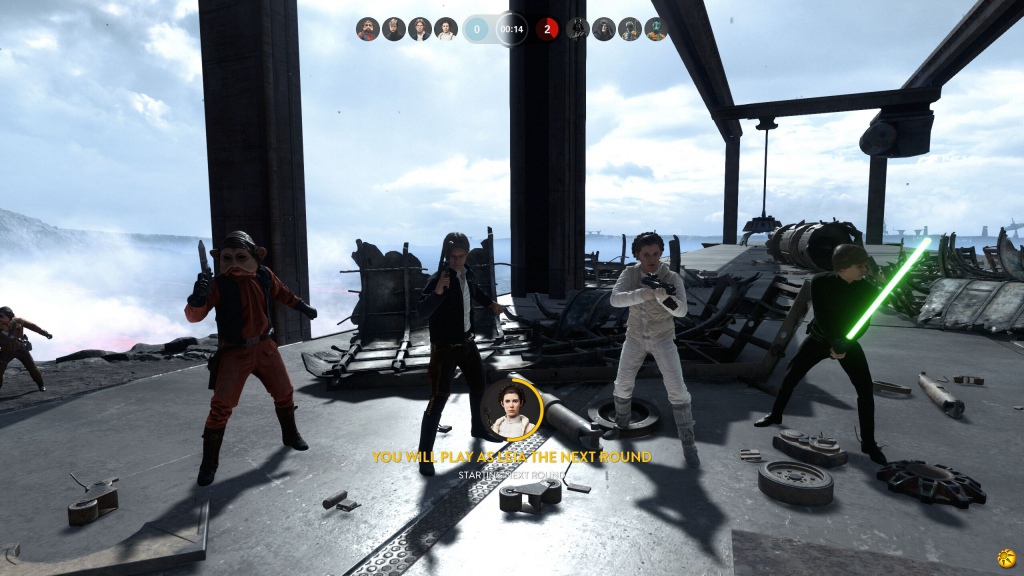The image size is (1024, 576).
Task: Choose the Boba Fett helmet portrait
Action: pos(630,29)
